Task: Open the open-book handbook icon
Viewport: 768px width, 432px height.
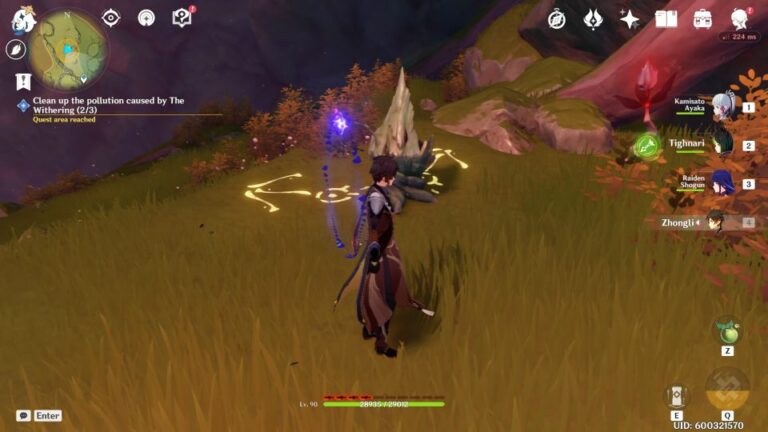Action: tap(666, 19)
